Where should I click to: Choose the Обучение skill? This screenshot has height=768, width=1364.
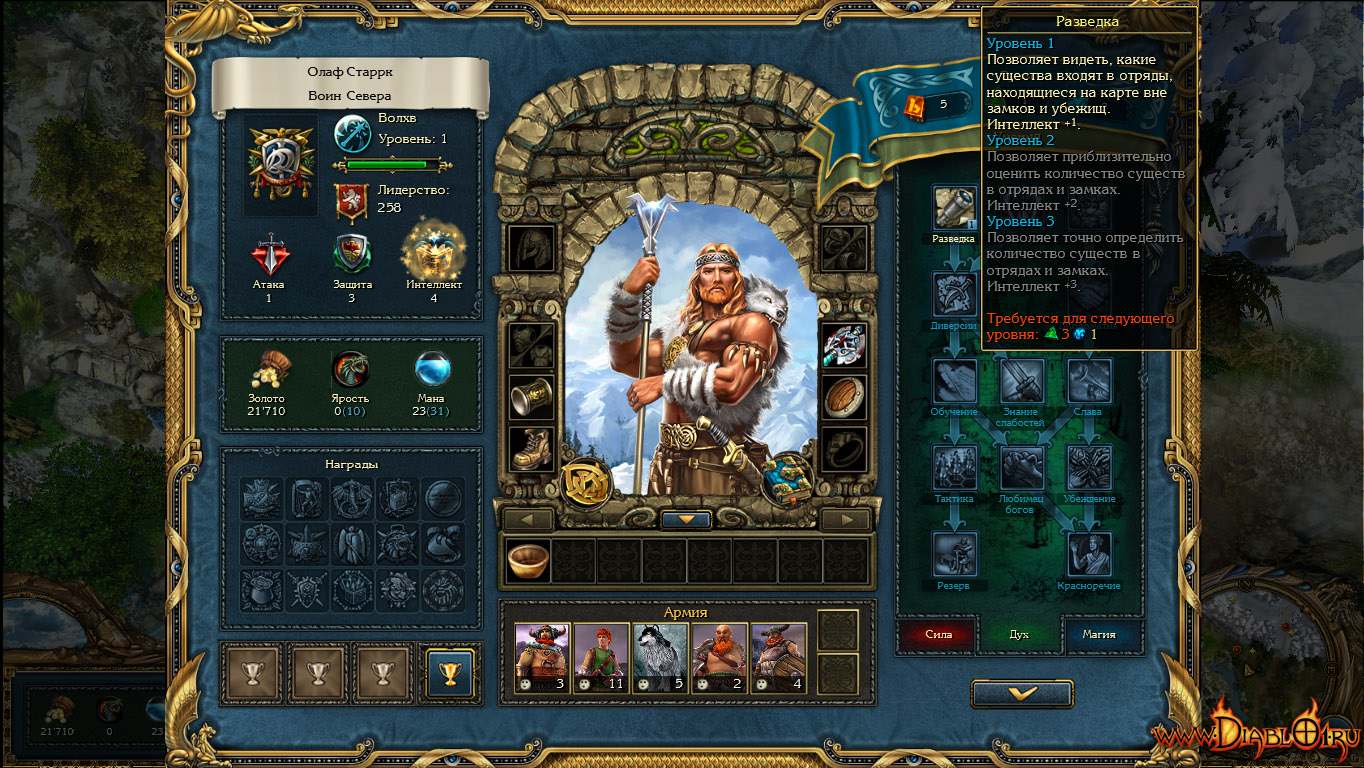pyautogui.click(x=954, y=381)
